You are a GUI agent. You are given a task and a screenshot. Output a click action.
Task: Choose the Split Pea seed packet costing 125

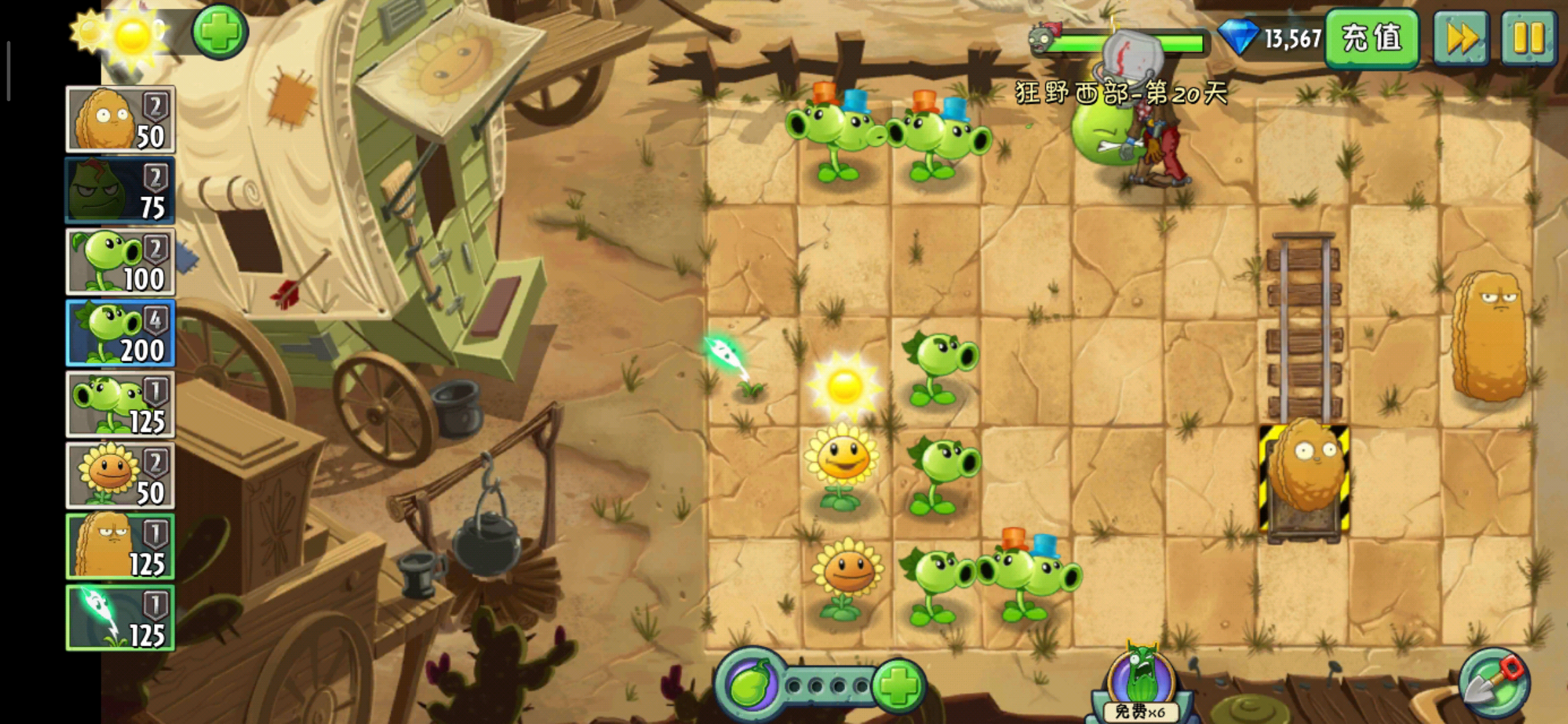coord(121,404)
